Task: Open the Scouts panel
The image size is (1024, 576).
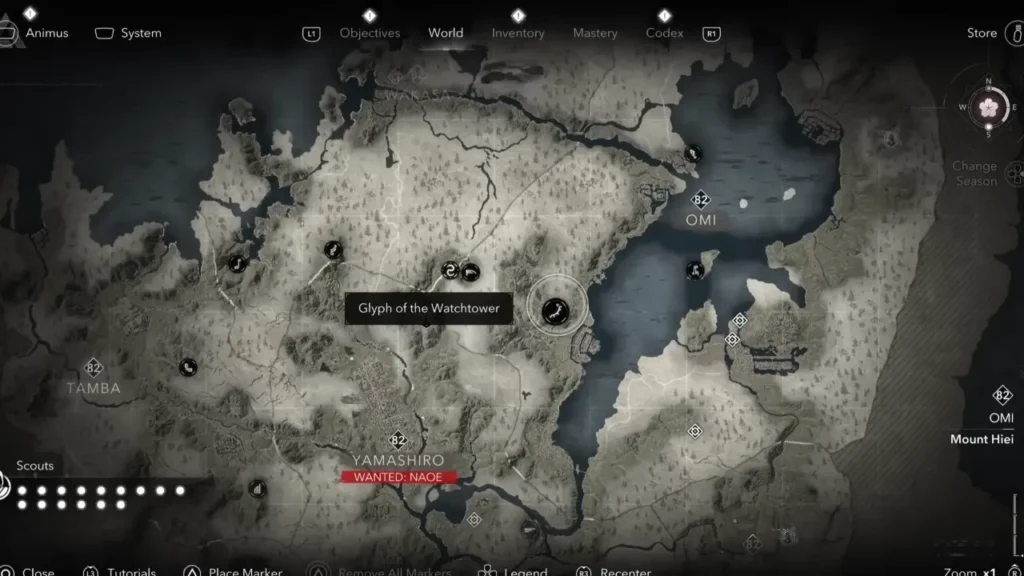Action: 35,466
